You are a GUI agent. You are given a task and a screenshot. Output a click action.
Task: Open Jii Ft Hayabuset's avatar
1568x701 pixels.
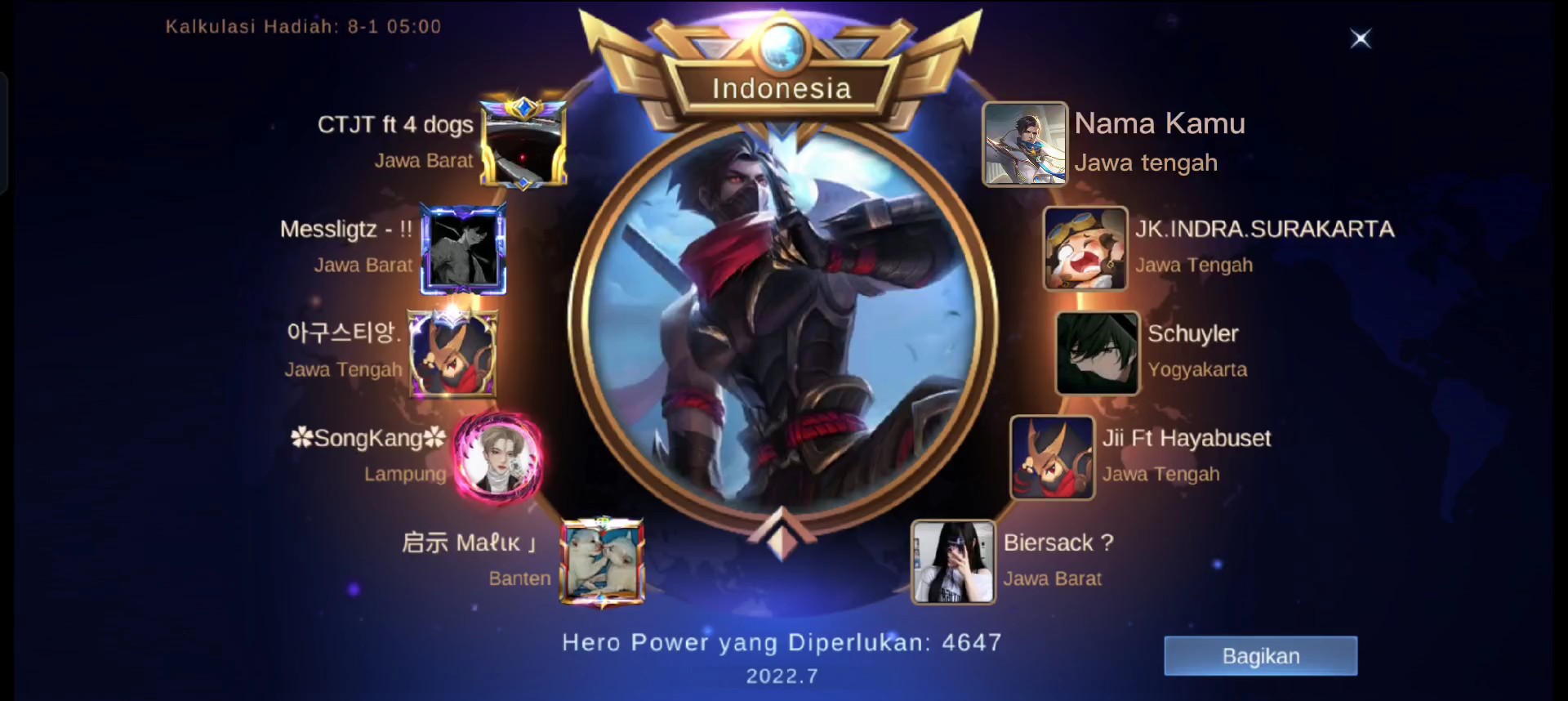1052,458
